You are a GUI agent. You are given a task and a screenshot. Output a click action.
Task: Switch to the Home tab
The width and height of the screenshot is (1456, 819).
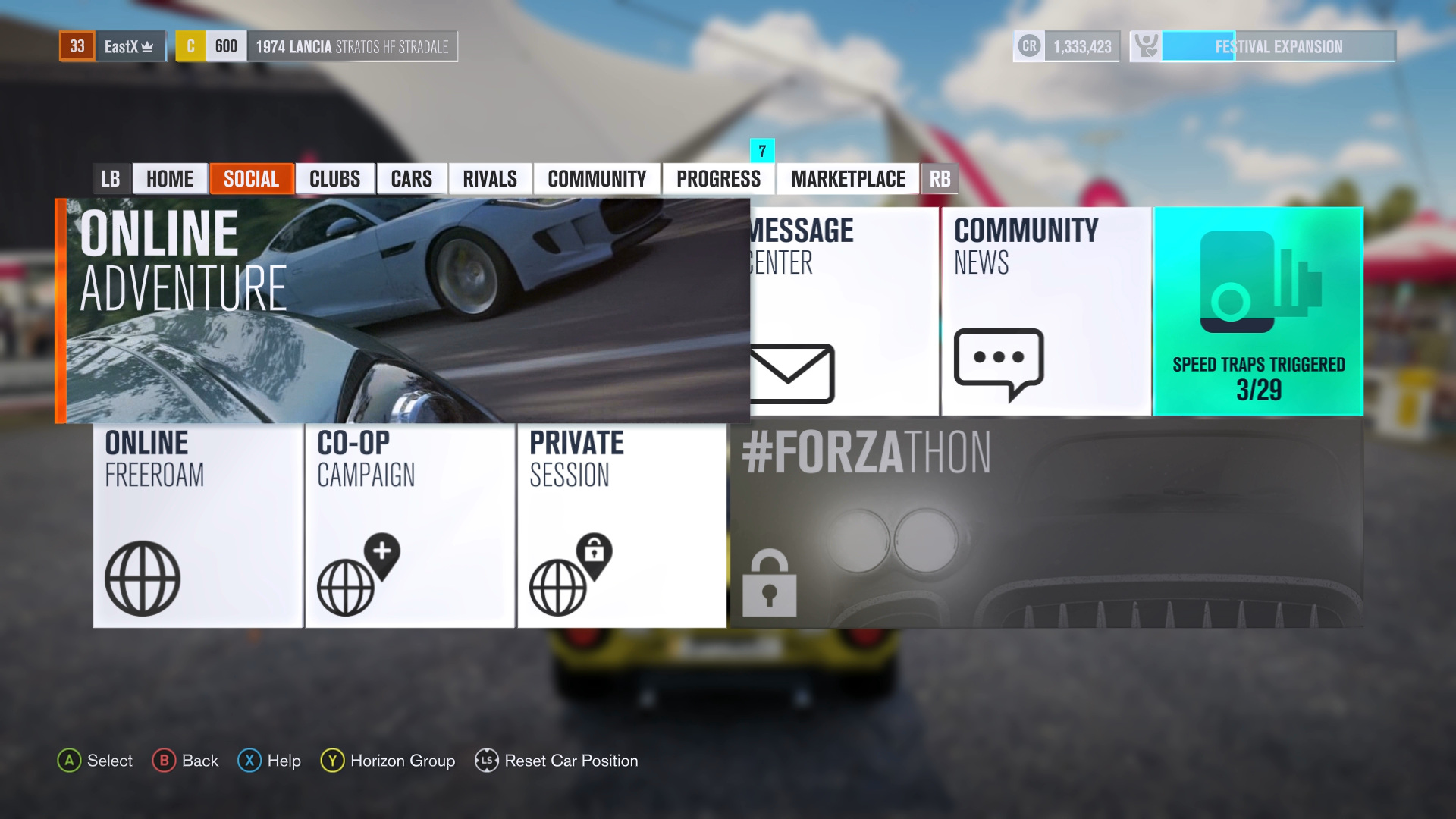point(170,179)
